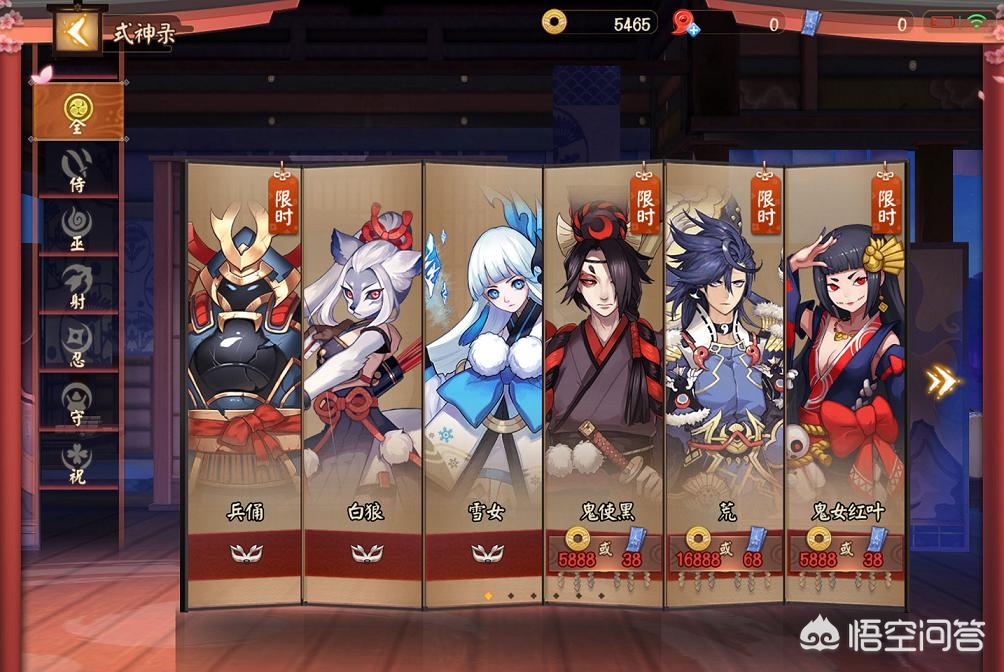Open the 祝 class filter tab

[77, 458]
